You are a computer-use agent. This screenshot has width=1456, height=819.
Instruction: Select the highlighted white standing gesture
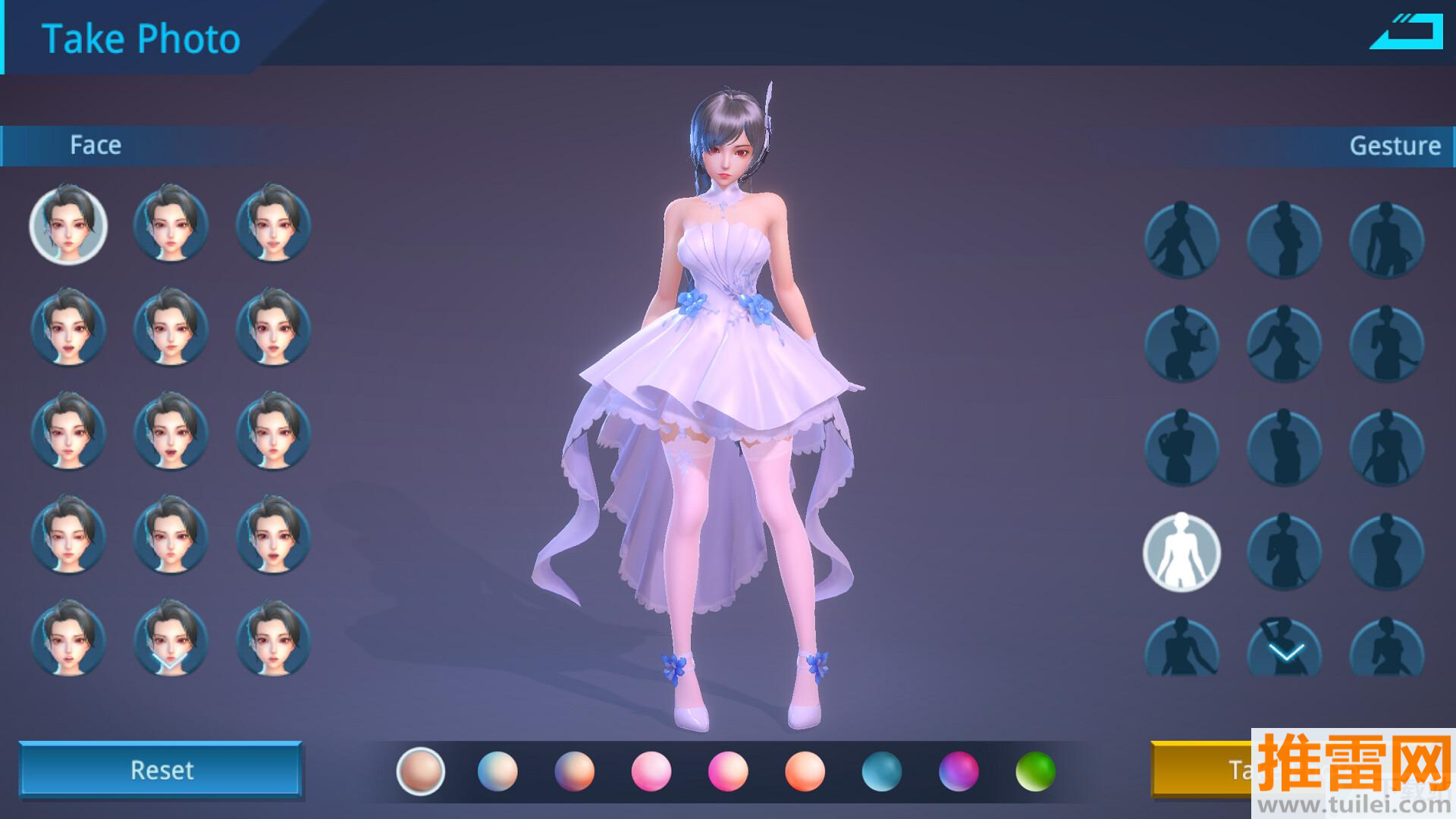point(1181,552)
